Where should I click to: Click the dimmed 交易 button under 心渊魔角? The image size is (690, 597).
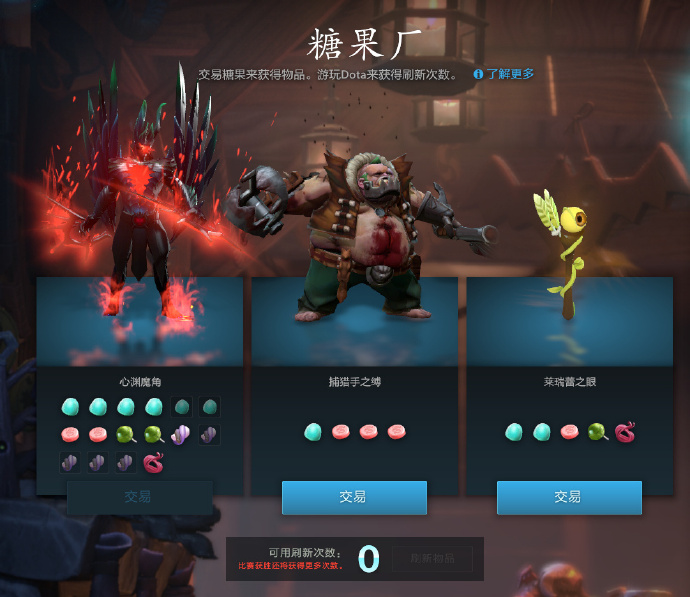click(139, 497)
